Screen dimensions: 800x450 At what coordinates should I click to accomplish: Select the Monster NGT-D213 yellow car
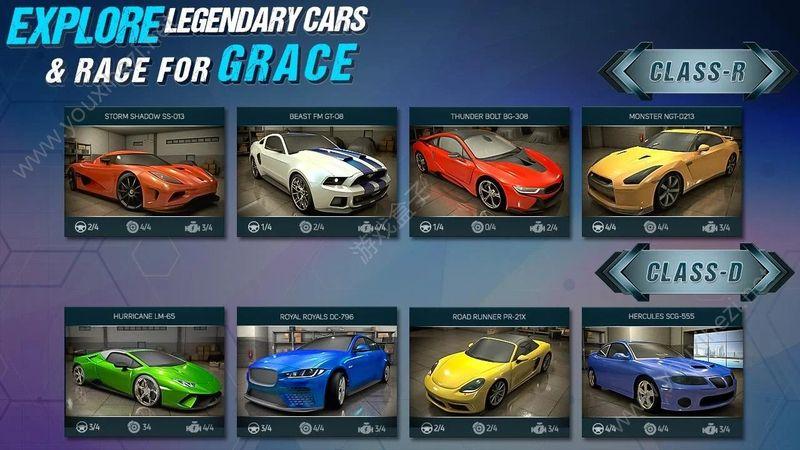click(x=662, y=172)
